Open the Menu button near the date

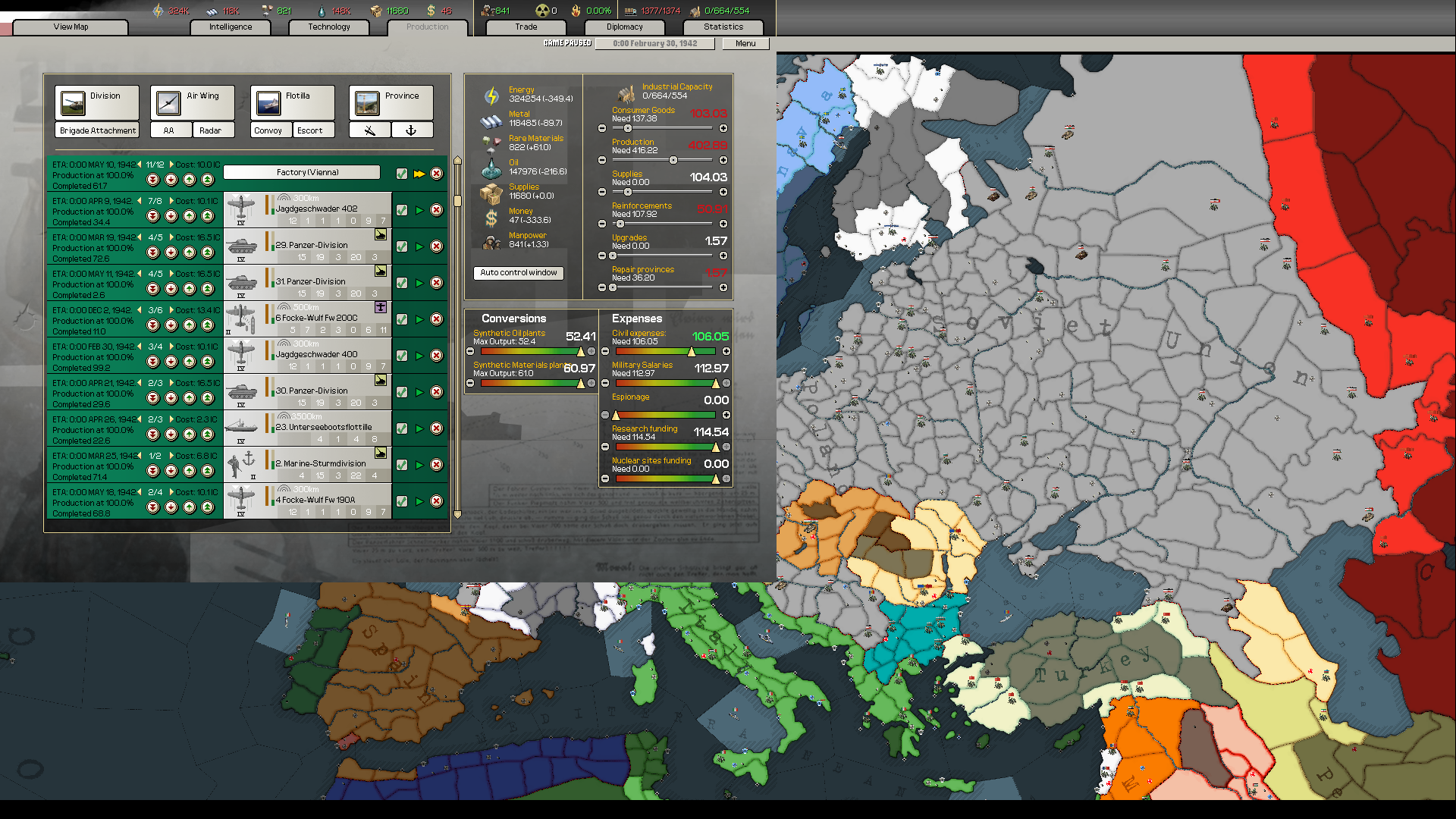click(744, 43)
